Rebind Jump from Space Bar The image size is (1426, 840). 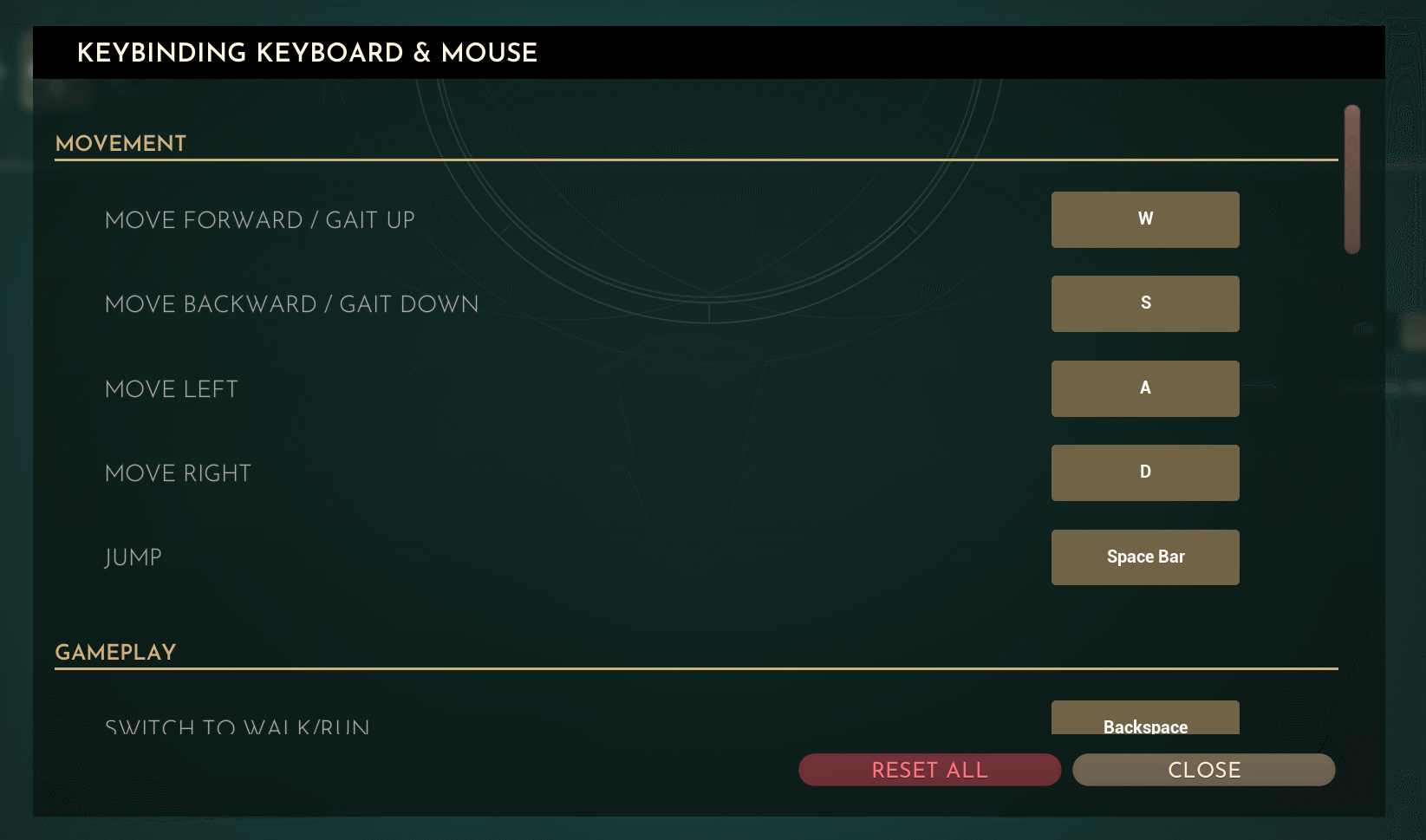coord(1144,557)
